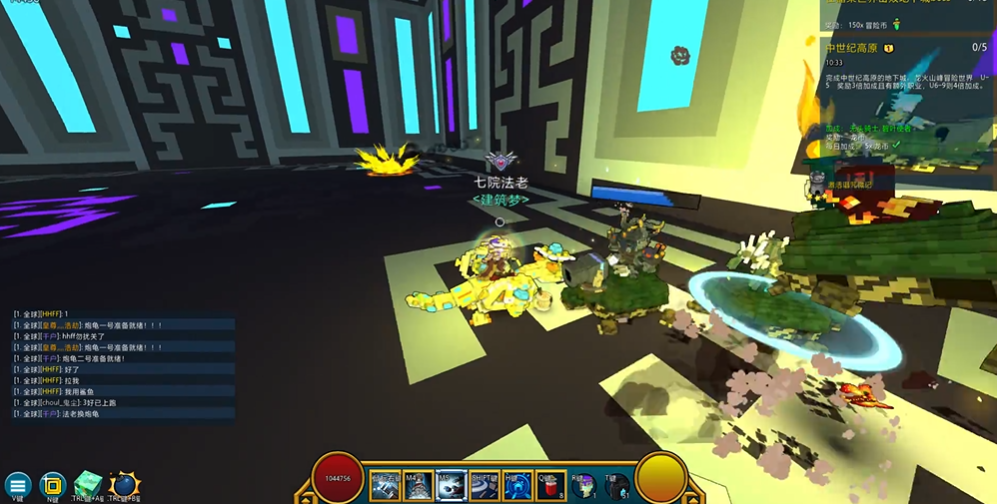The width and height of the screenshot is (997, 504).
Task: Trigger the SHIFT ability slot
Action: point(484,485)
